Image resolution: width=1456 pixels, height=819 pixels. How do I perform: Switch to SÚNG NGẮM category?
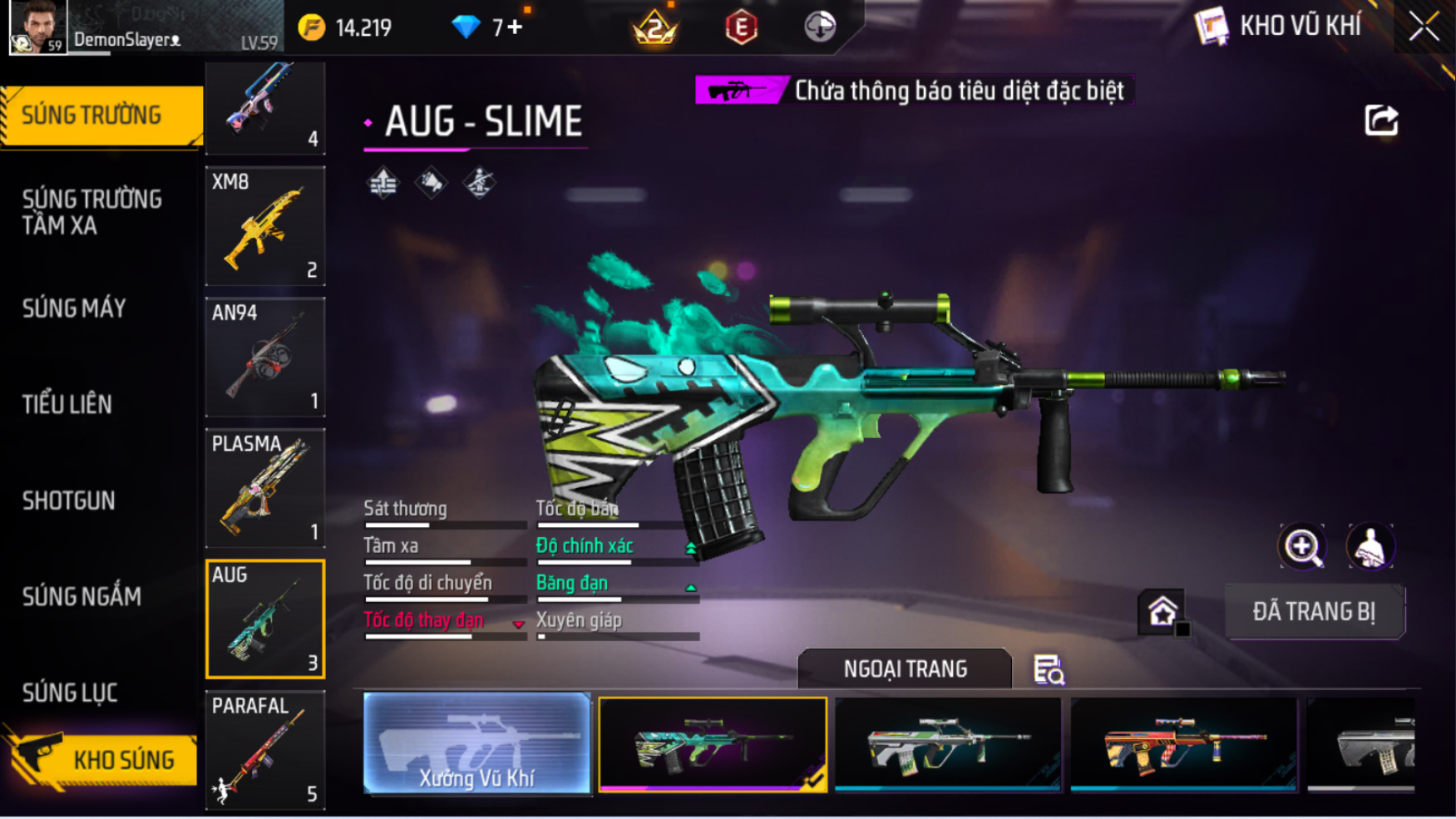coord(81,596)
